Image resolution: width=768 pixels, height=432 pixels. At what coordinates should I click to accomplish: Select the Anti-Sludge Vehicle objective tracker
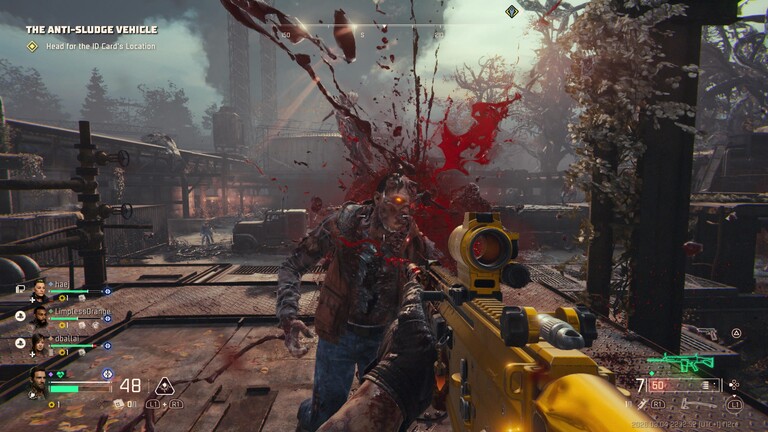[x=90, y=30]
